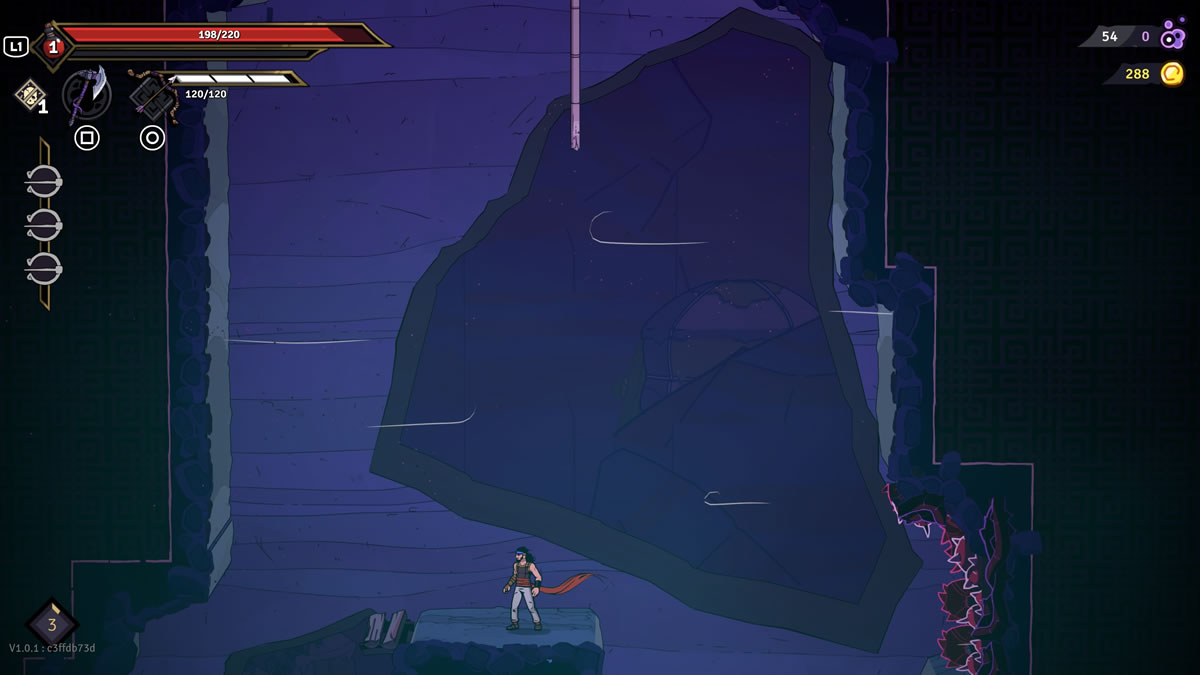Viewport: 1200px width, 675px height.
Task: Click the gold coin currency icon
Action: 1172,73
